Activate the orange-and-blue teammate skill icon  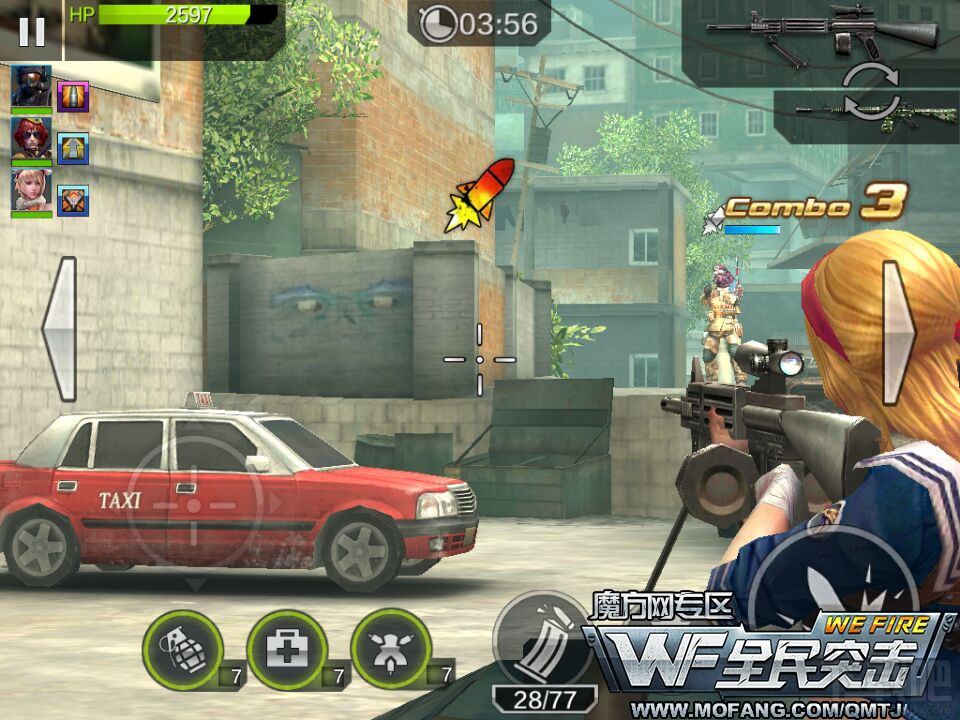[x=73, y=201]
